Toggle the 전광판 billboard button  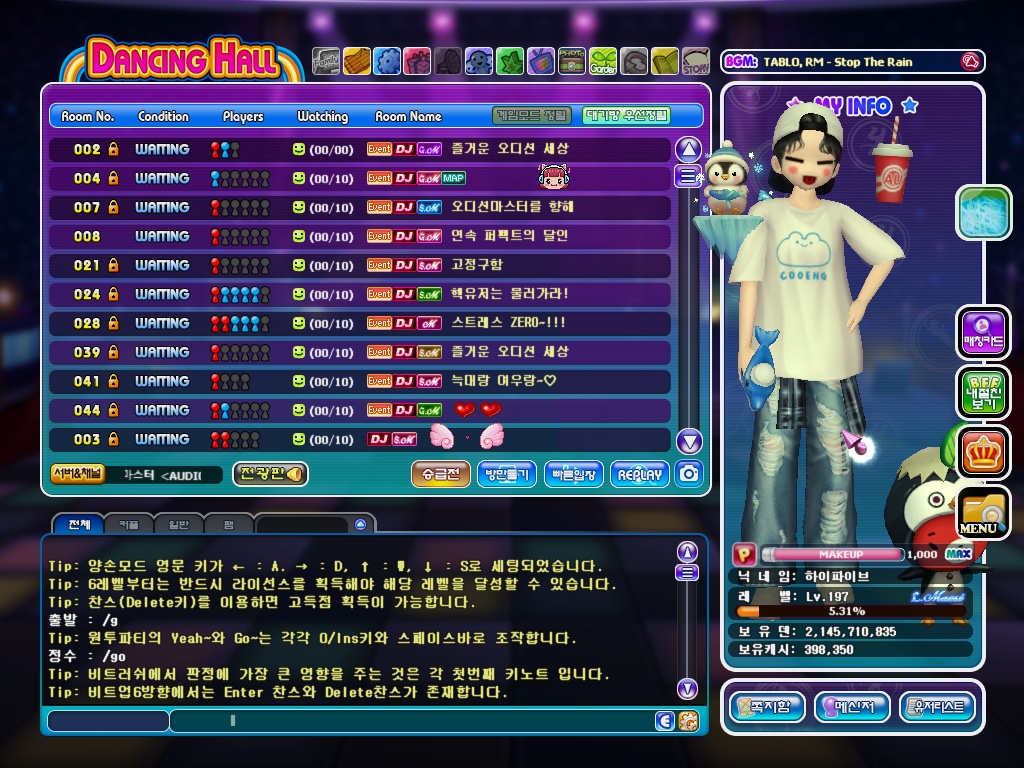click(x=270, y=474)
